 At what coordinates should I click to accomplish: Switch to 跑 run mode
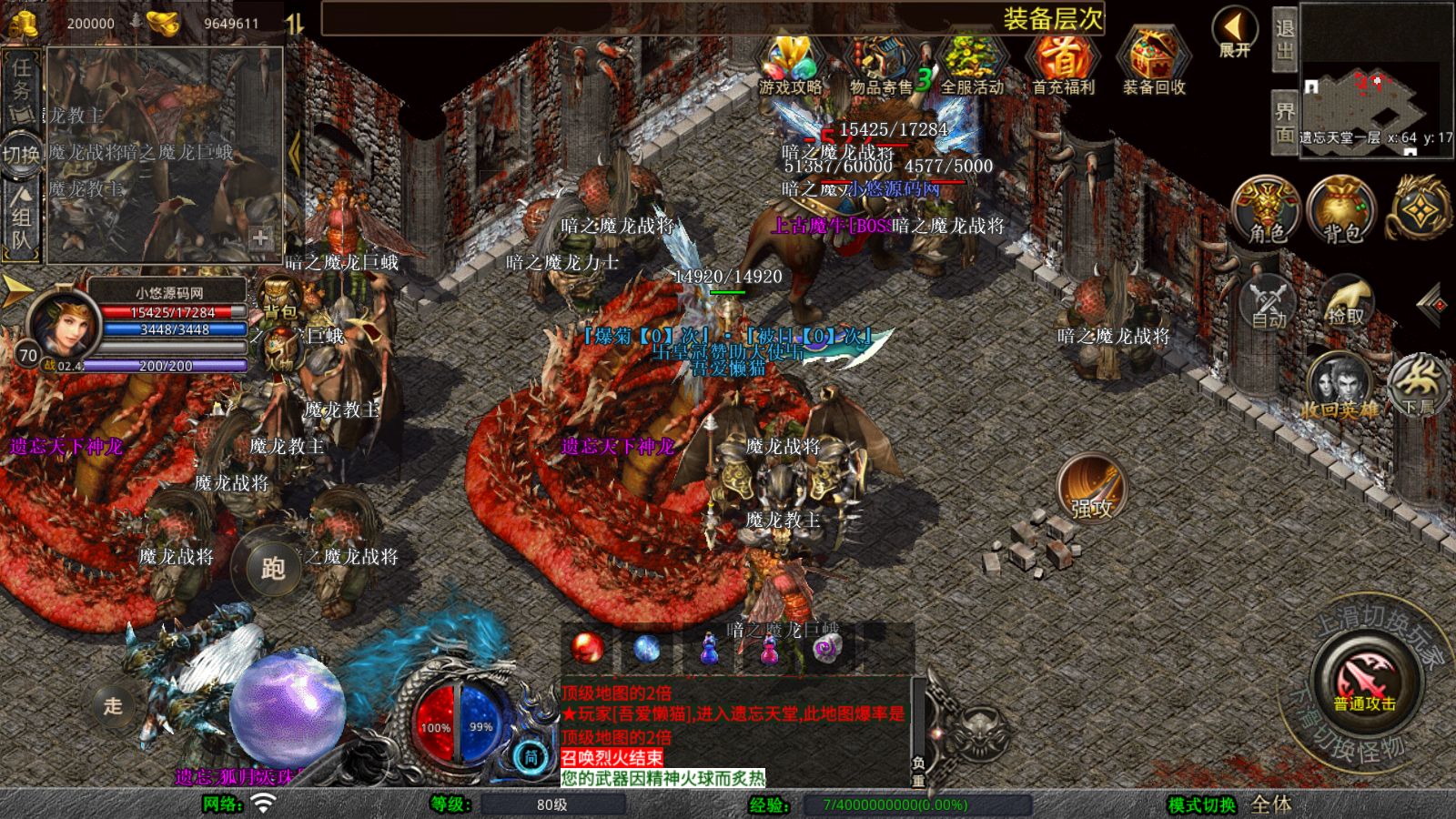click(x=272, y=568)
